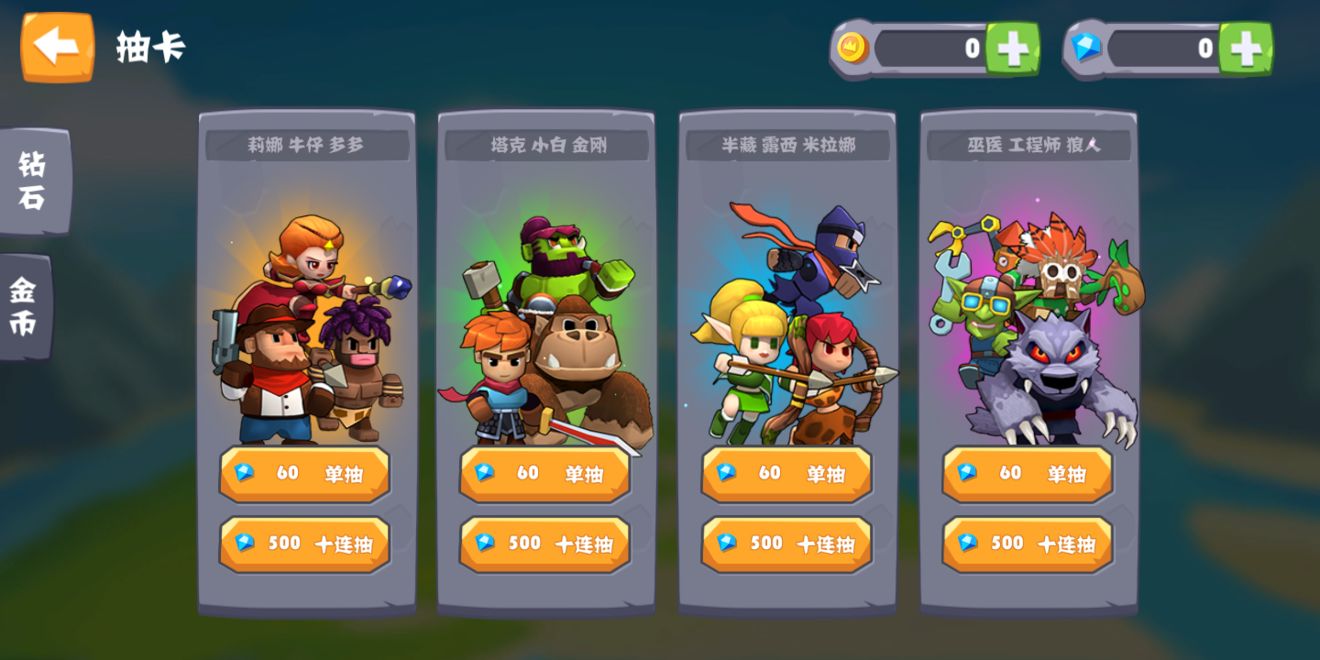
Task: Ten-draw (十连抽) on the 巫医 工程师 狼人 banner
Action: [1028, 544]
